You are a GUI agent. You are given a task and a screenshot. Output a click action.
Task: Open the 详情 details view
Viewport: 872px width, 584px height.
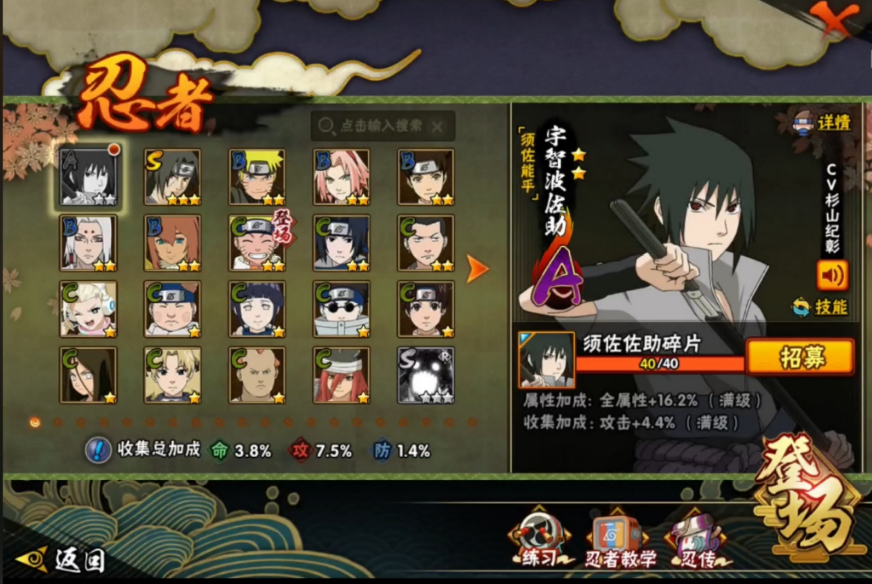[820, 123]
